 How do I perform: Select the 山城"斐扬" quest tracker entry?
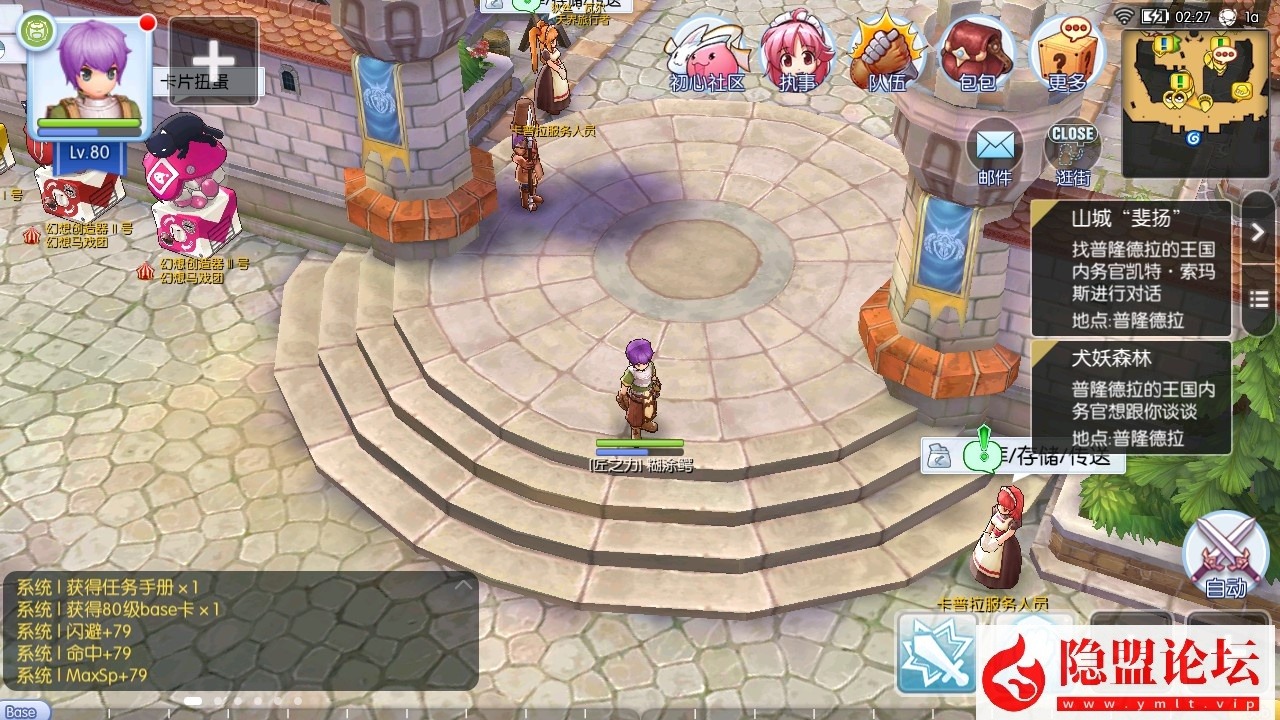point(1131,268)
